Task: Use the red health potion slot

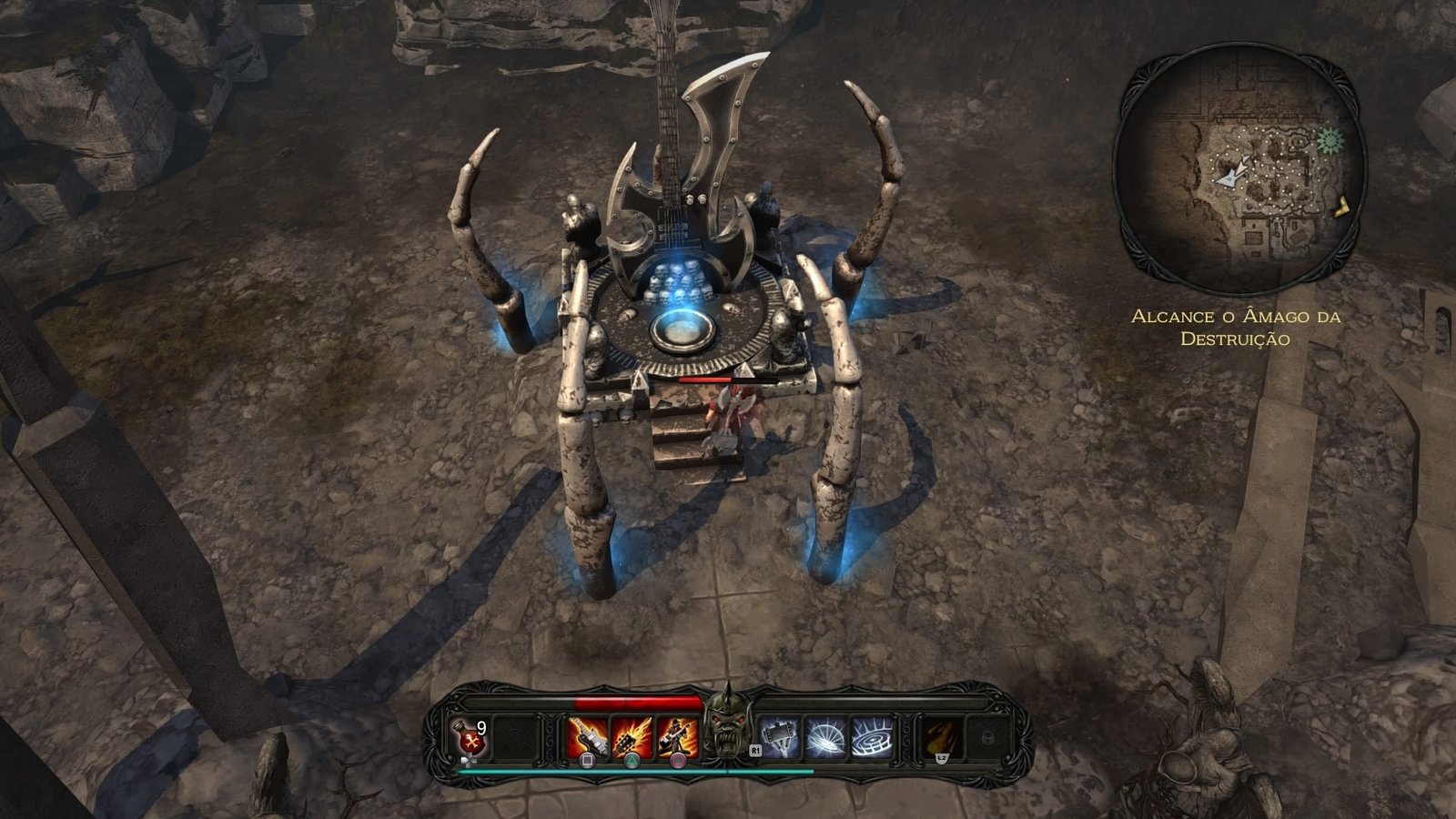Action: coord(470,737)
